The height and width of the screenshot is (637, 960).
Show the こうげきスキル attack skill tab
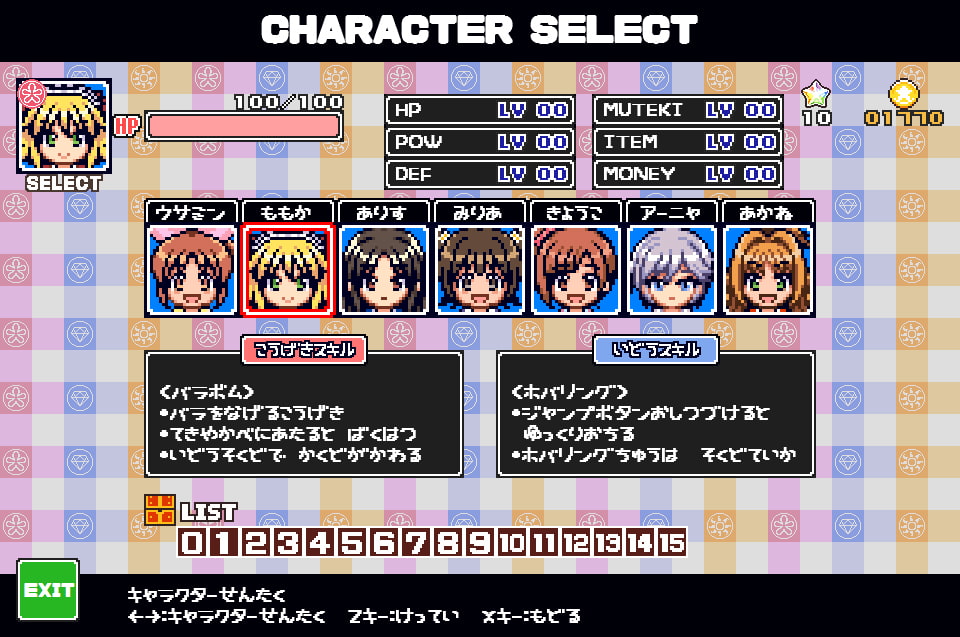[x=304, y=349]
